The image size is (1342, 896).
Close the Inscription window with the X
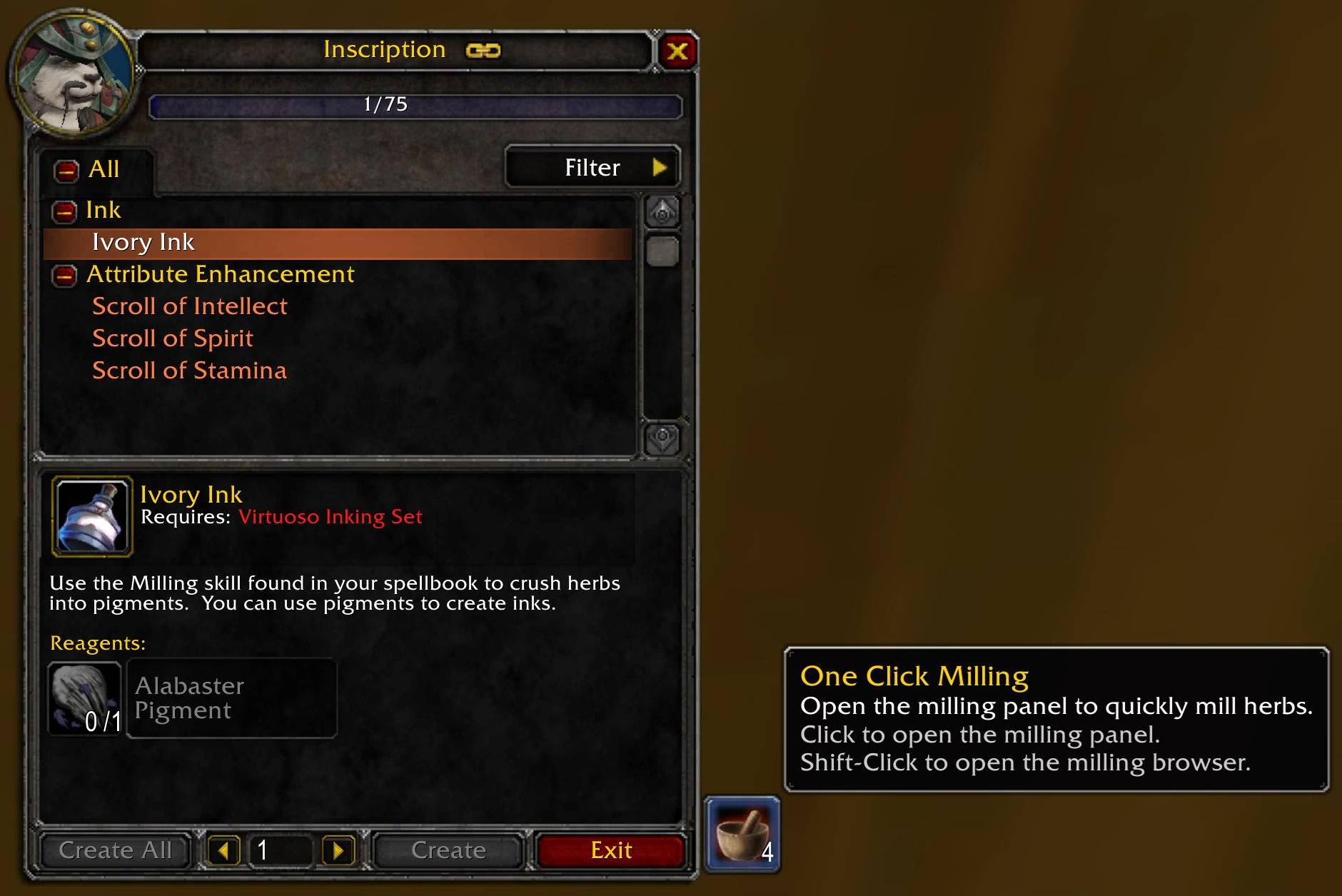[677, 51]
